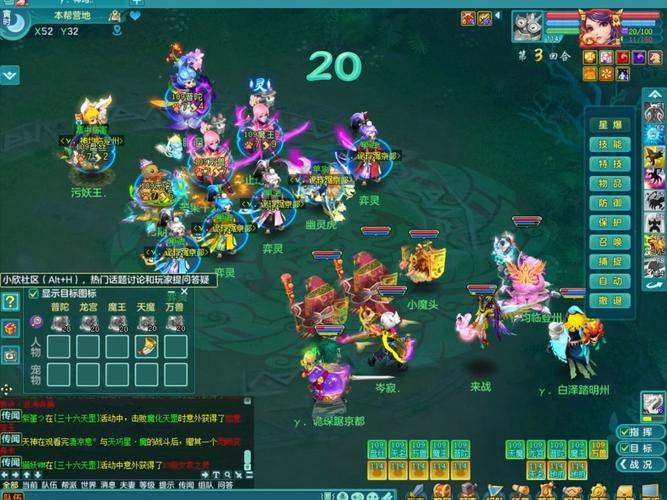Screen dimensions: 667x500
Task: Open the red gift box icon
Action: 10,328
